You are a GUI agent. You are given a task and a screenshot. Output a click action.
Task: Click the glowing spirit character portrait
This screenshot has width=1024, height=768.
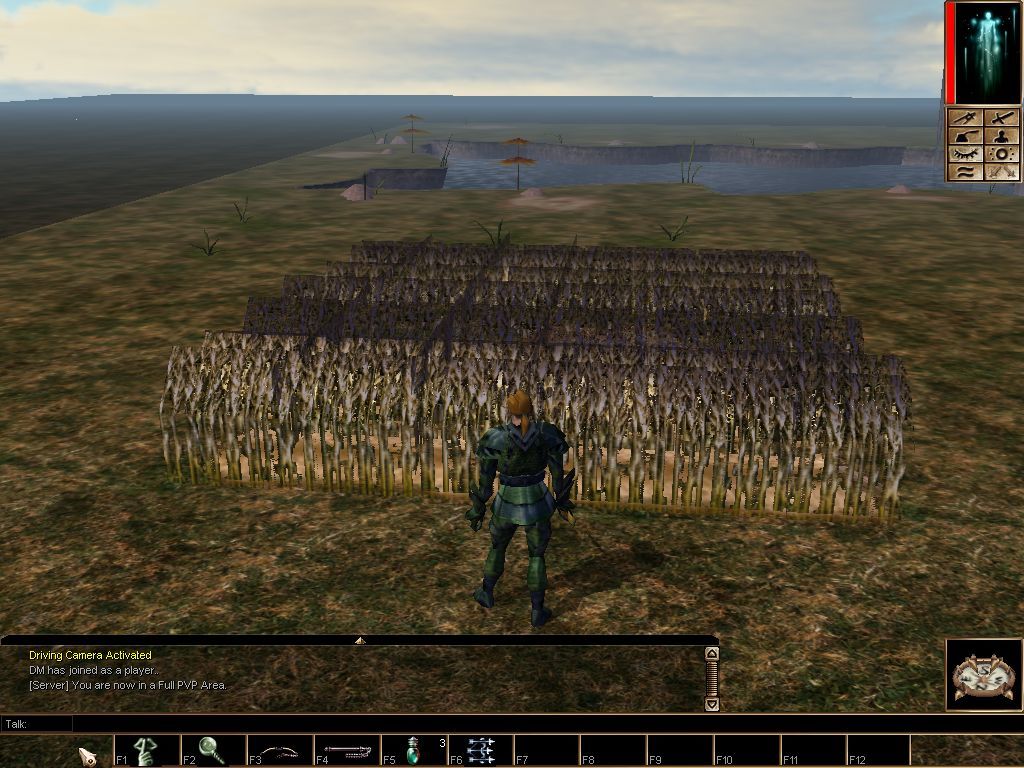coord(985,52)
